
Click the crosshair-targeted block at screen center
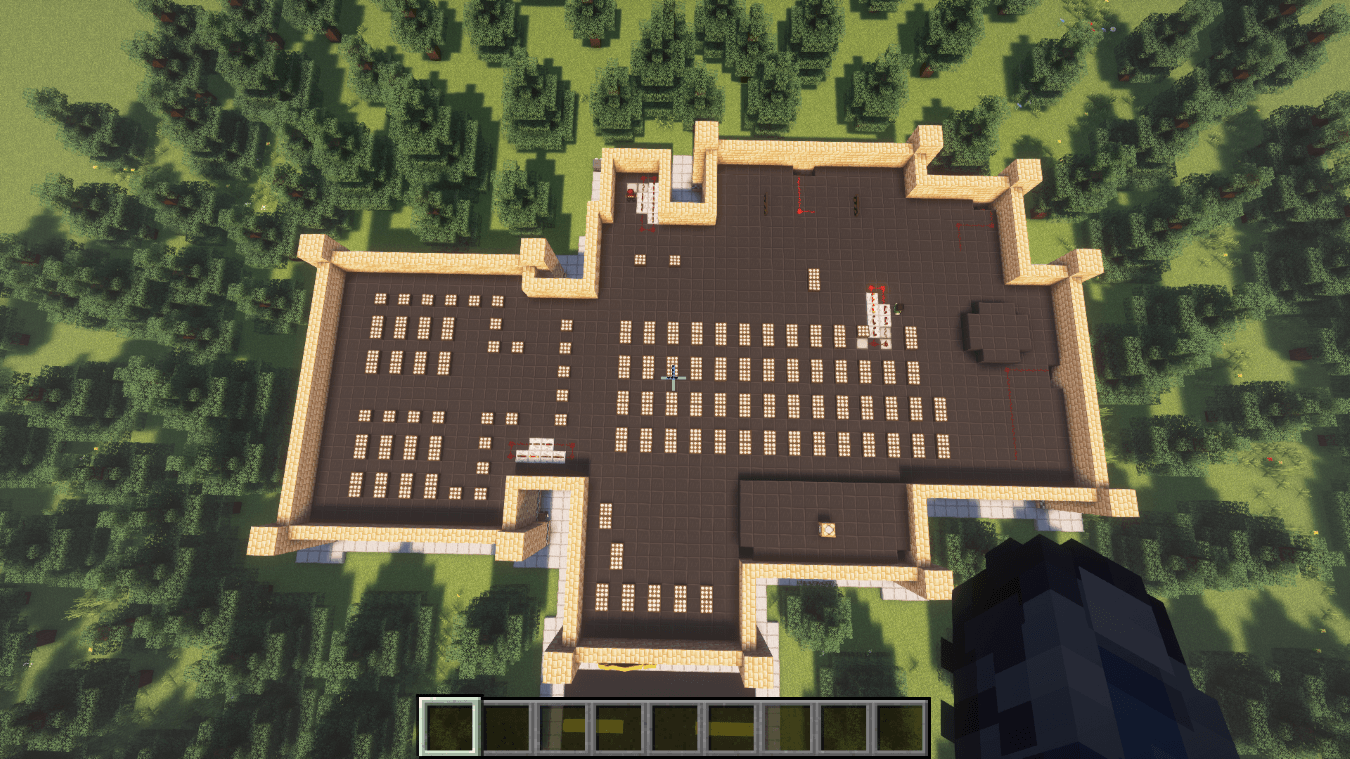coord(675,380)
